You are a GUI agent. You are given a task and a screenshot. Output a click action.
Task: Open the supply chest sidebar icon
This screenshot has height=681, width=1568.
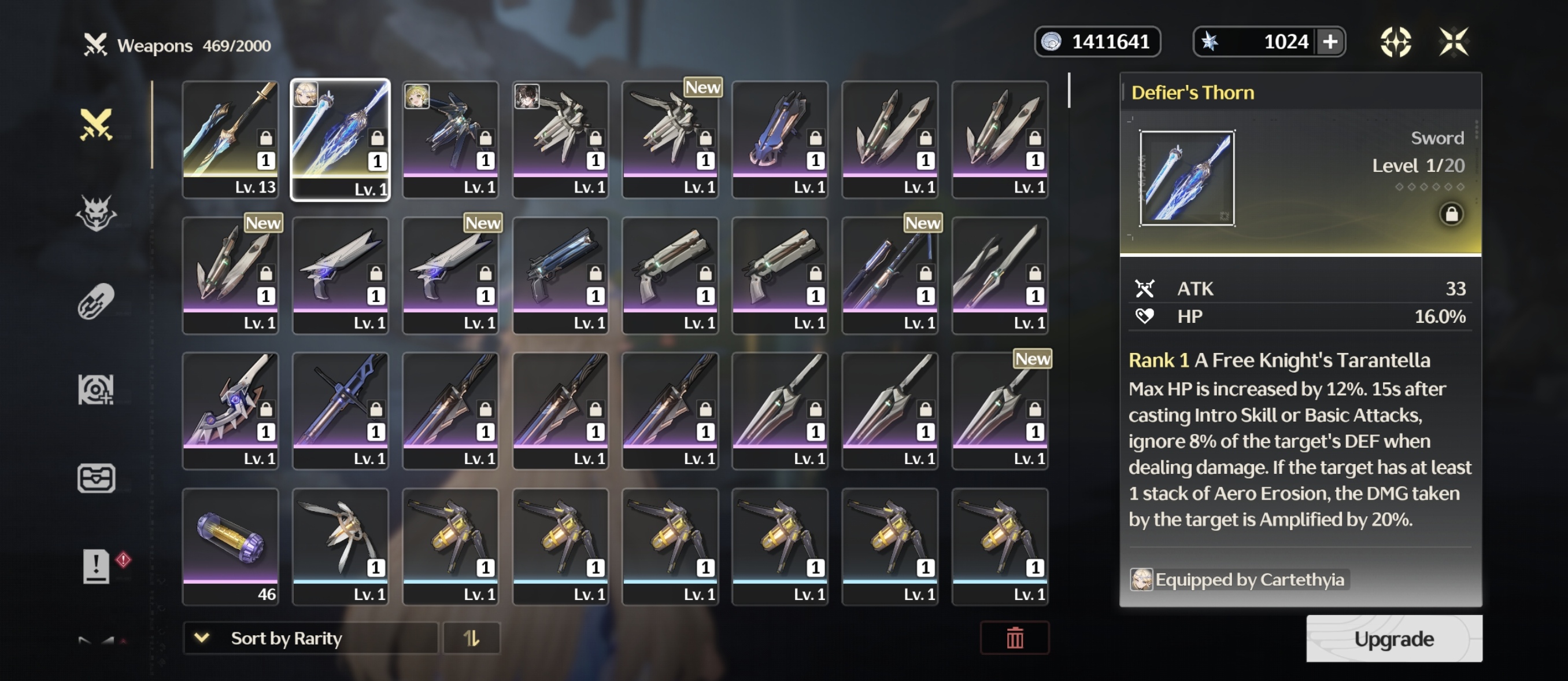(x=97, y=477)
